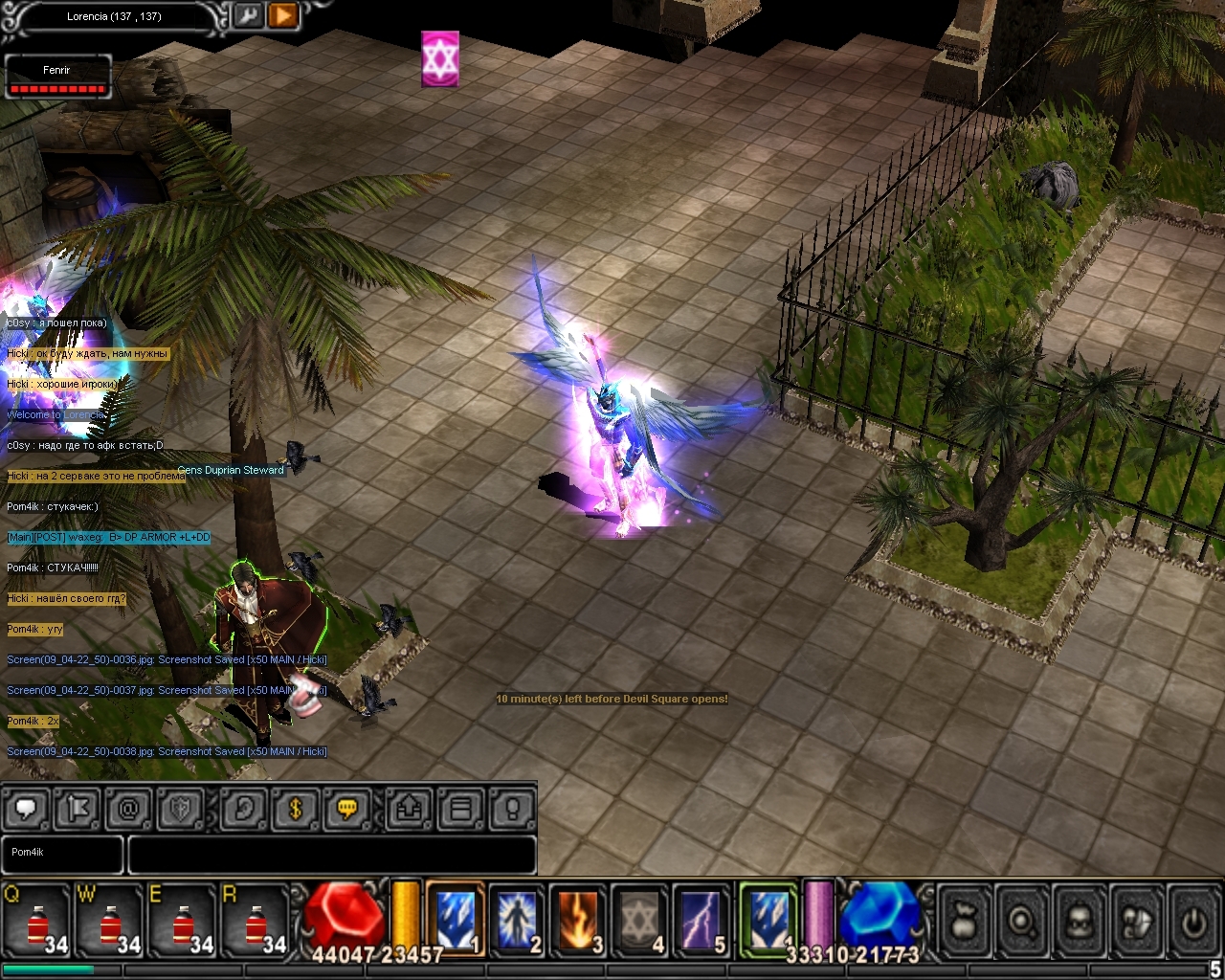
Task: Click the magnifying glass menu button
Action: (x=1022, y=921)
